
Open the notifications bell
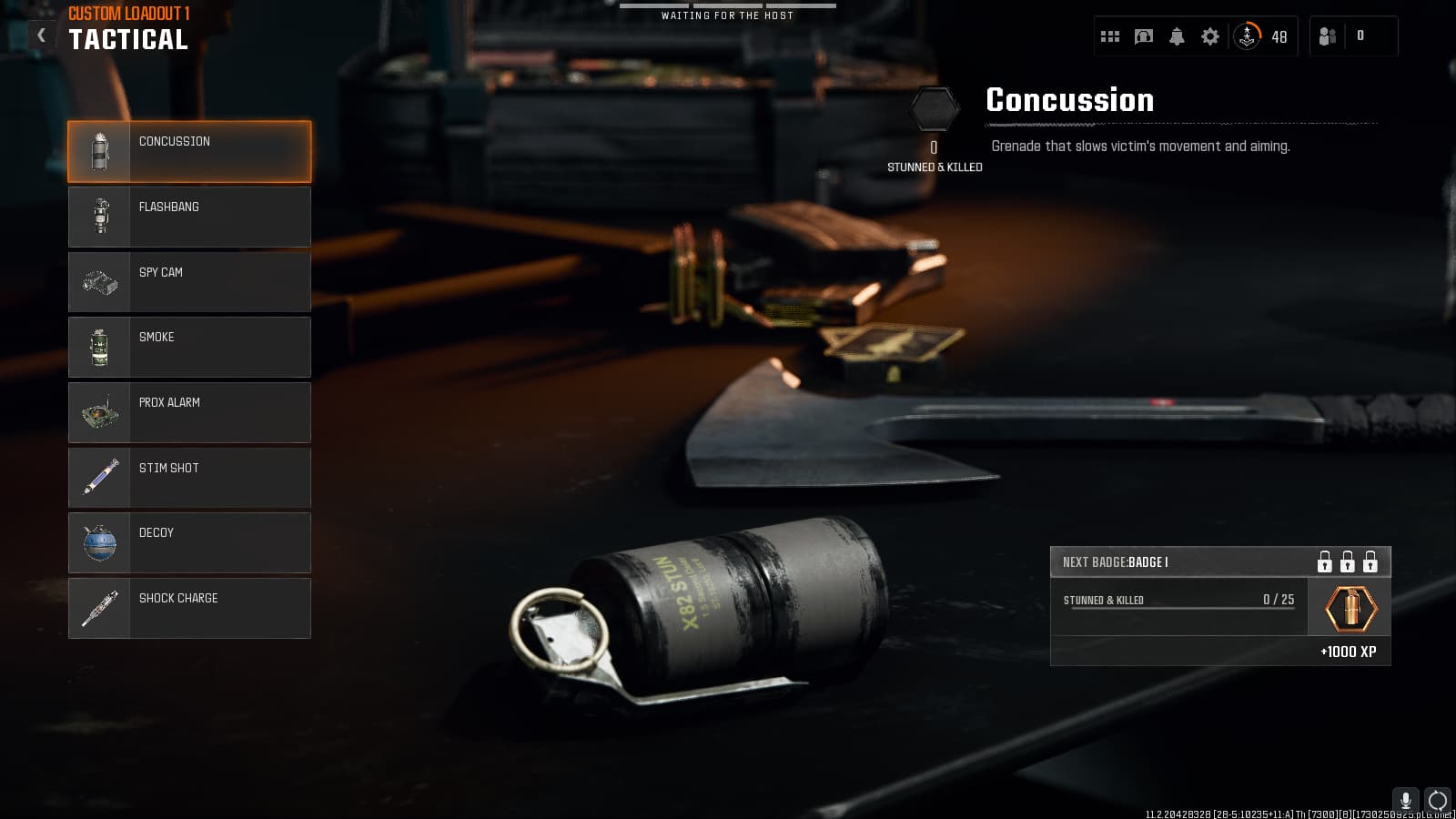pyautogui.click(x=1177, y=36)
